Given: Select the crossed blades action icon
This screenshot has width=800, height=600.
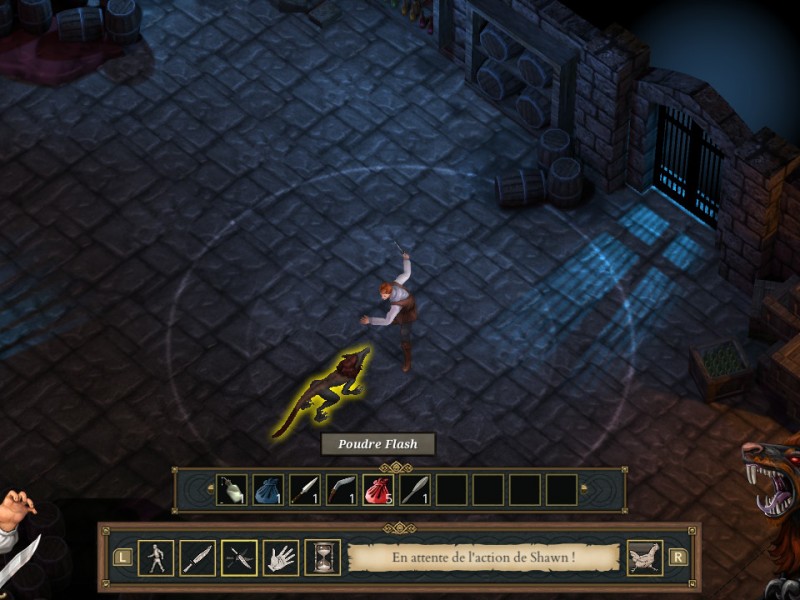Looking at the screenshot, I should (x=239, y=557).
